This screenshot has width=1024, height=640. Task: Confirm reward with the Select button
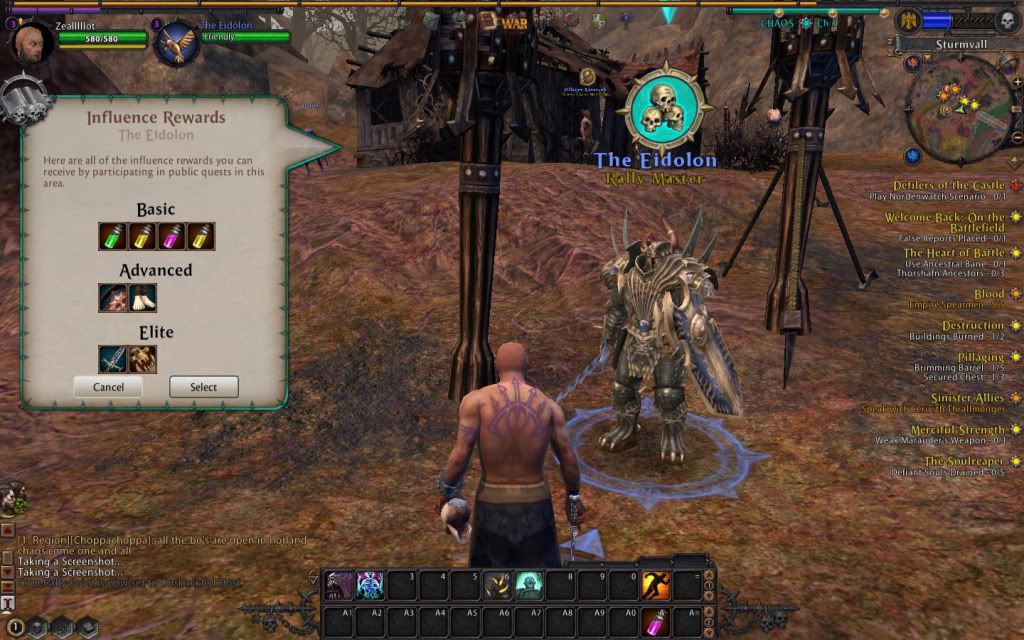click(203, 387)
